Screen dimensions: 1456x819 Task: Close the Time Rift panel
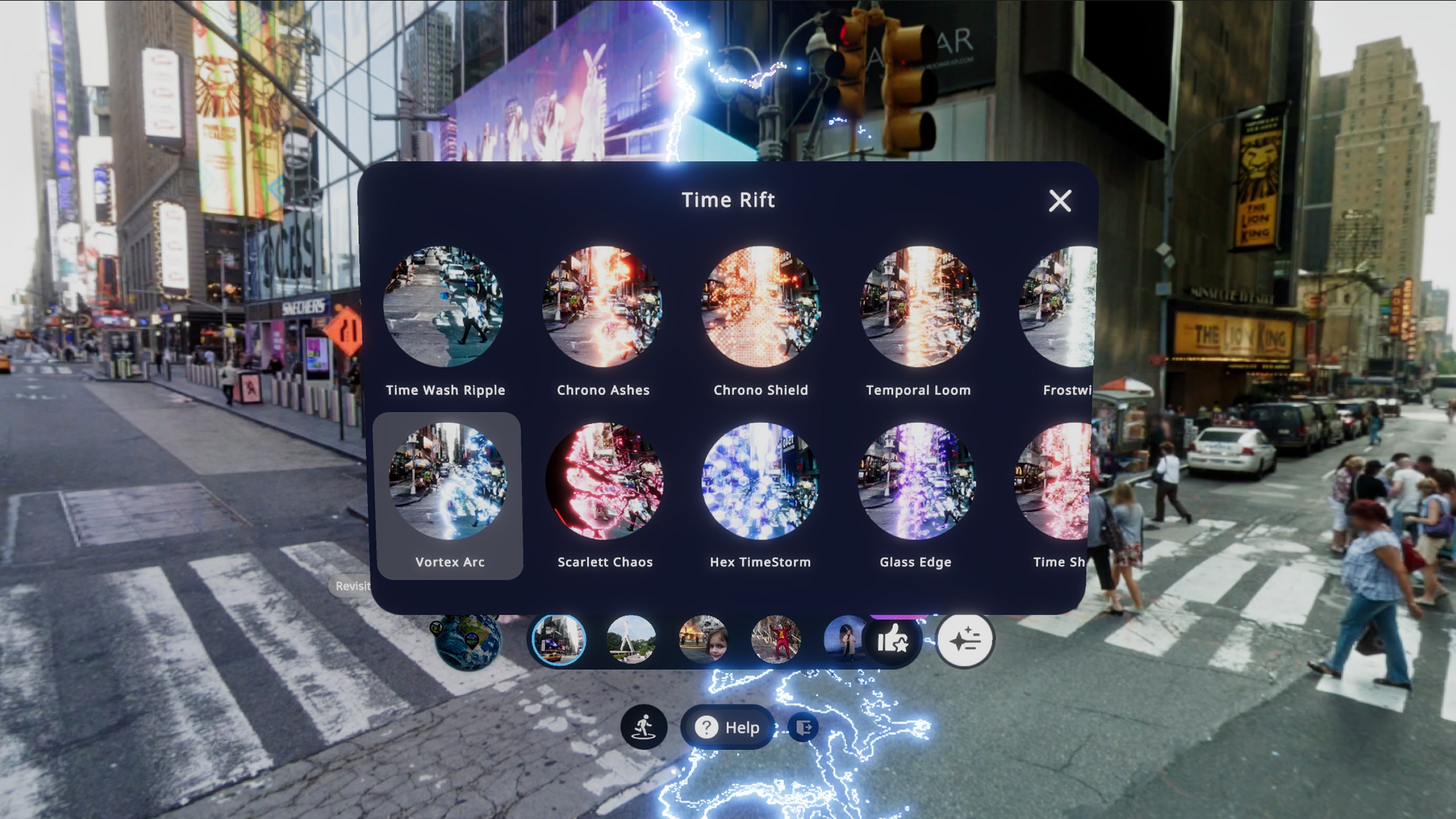coord(1060,201)
